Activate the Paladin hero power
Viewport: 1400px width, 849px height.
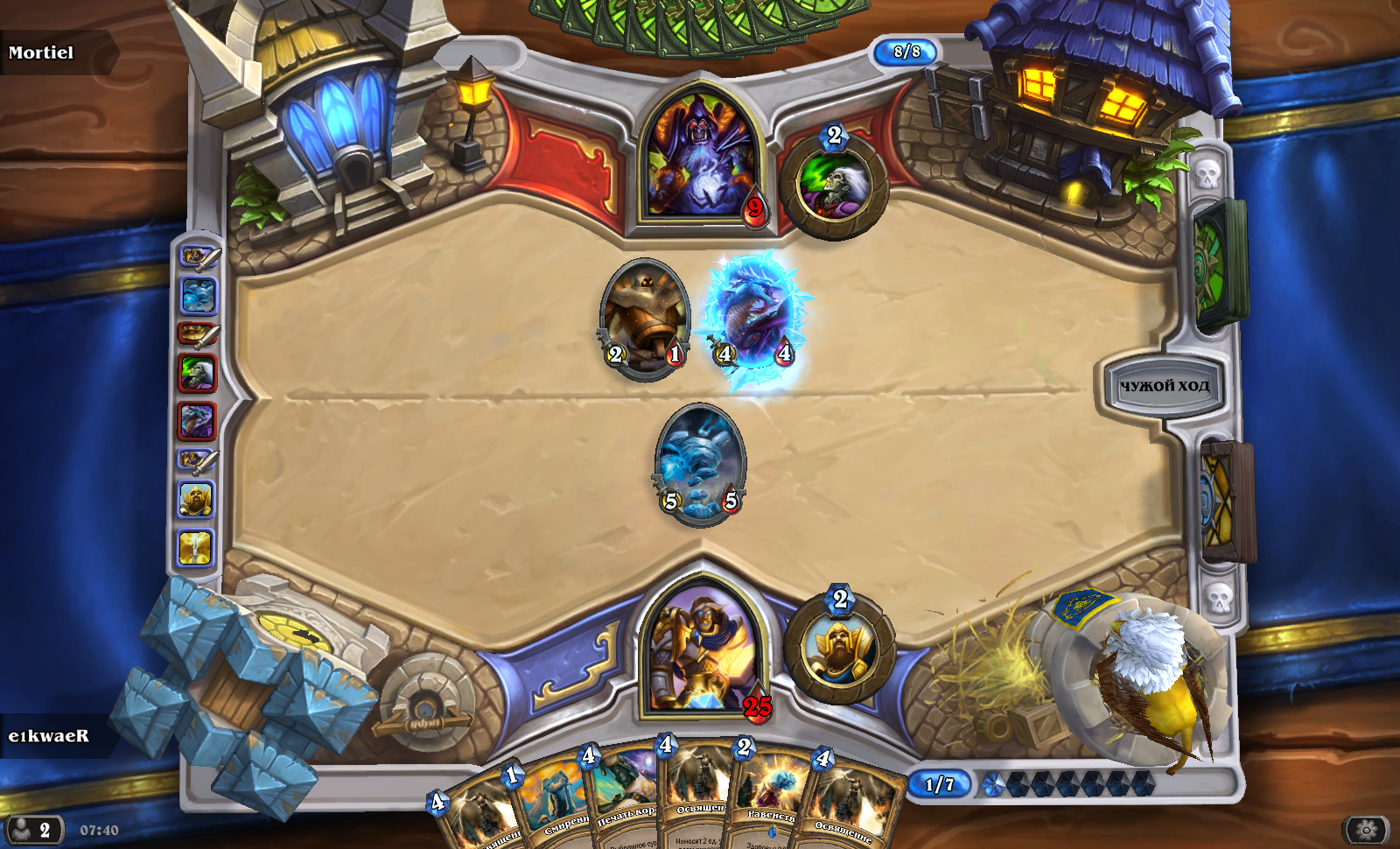pos(839,648)
